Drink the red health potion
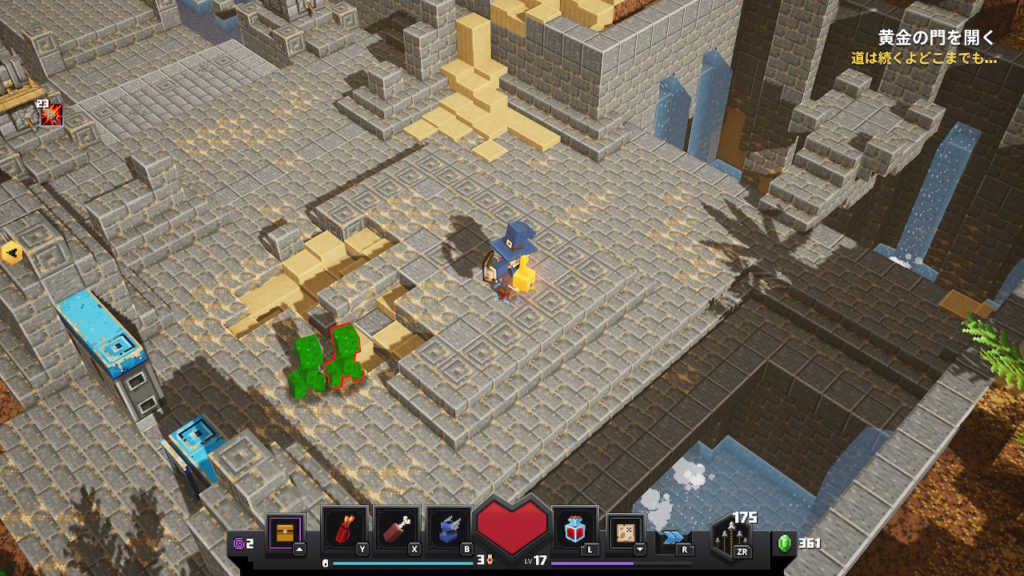The height and width of the screenshot is (576, 1024). click(576, 529)
